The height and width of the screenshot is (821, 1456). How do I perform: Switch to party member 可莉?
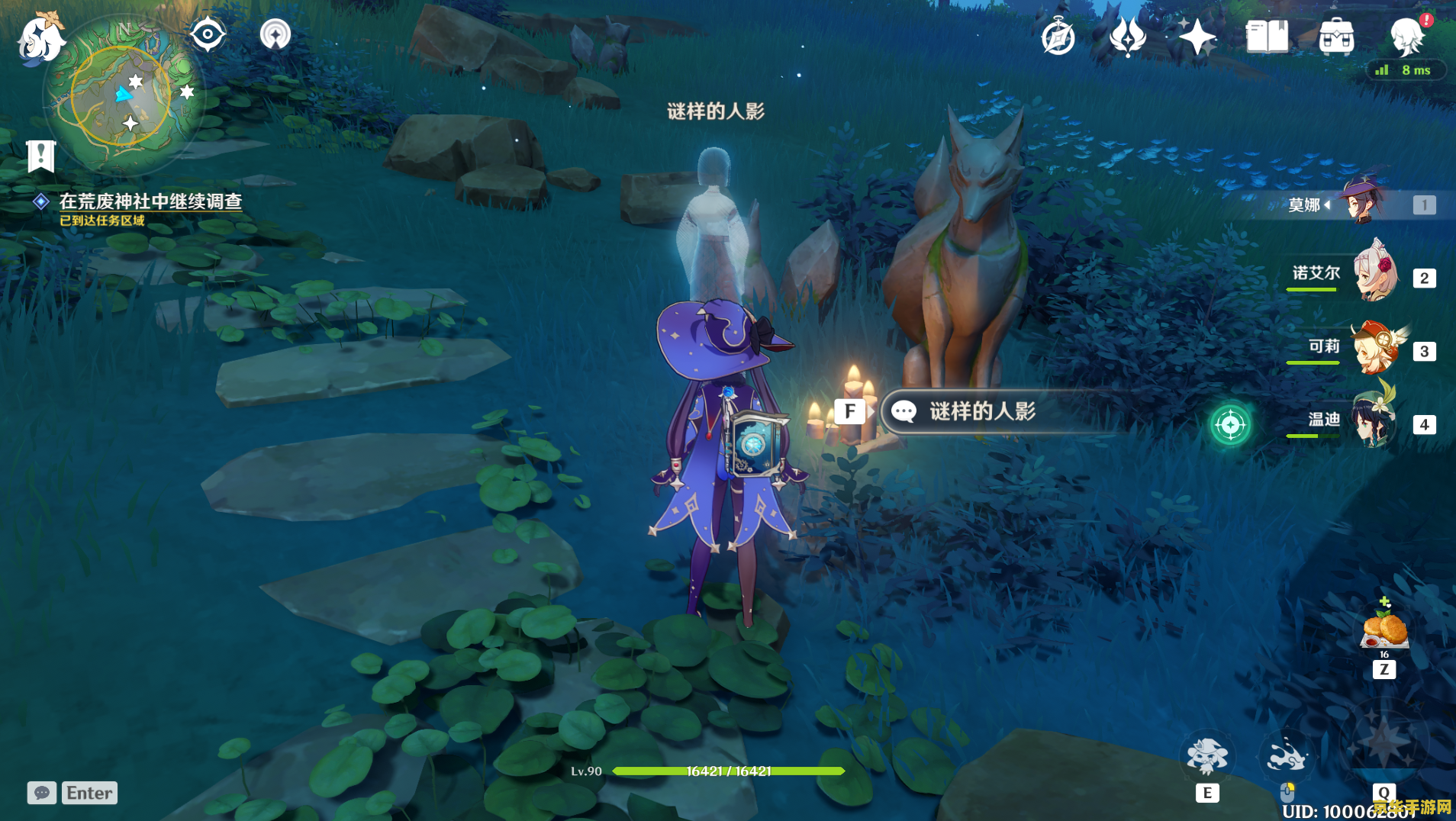coord(1375,348)
